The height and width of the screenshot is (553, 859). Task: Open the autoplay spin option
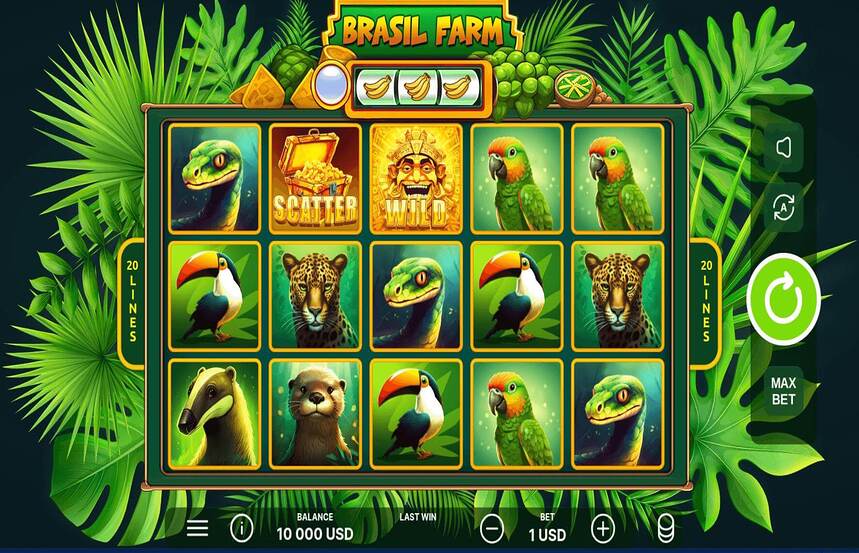783,207
